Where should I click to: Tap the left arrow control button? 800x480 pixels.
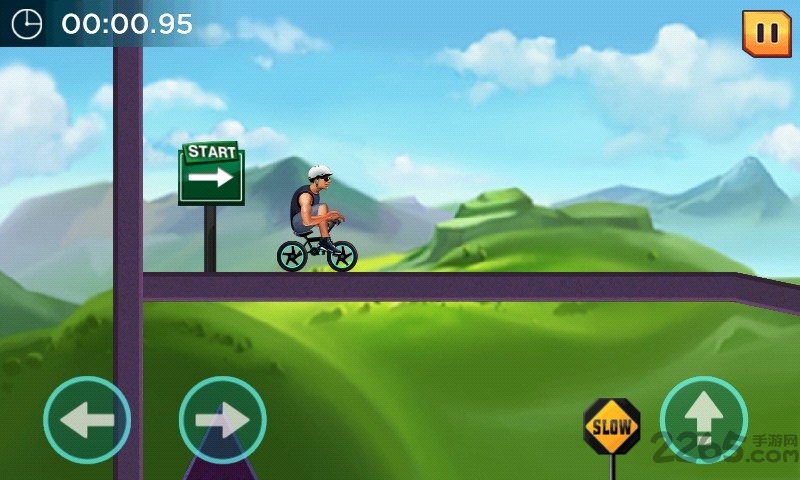coord(87,420)
